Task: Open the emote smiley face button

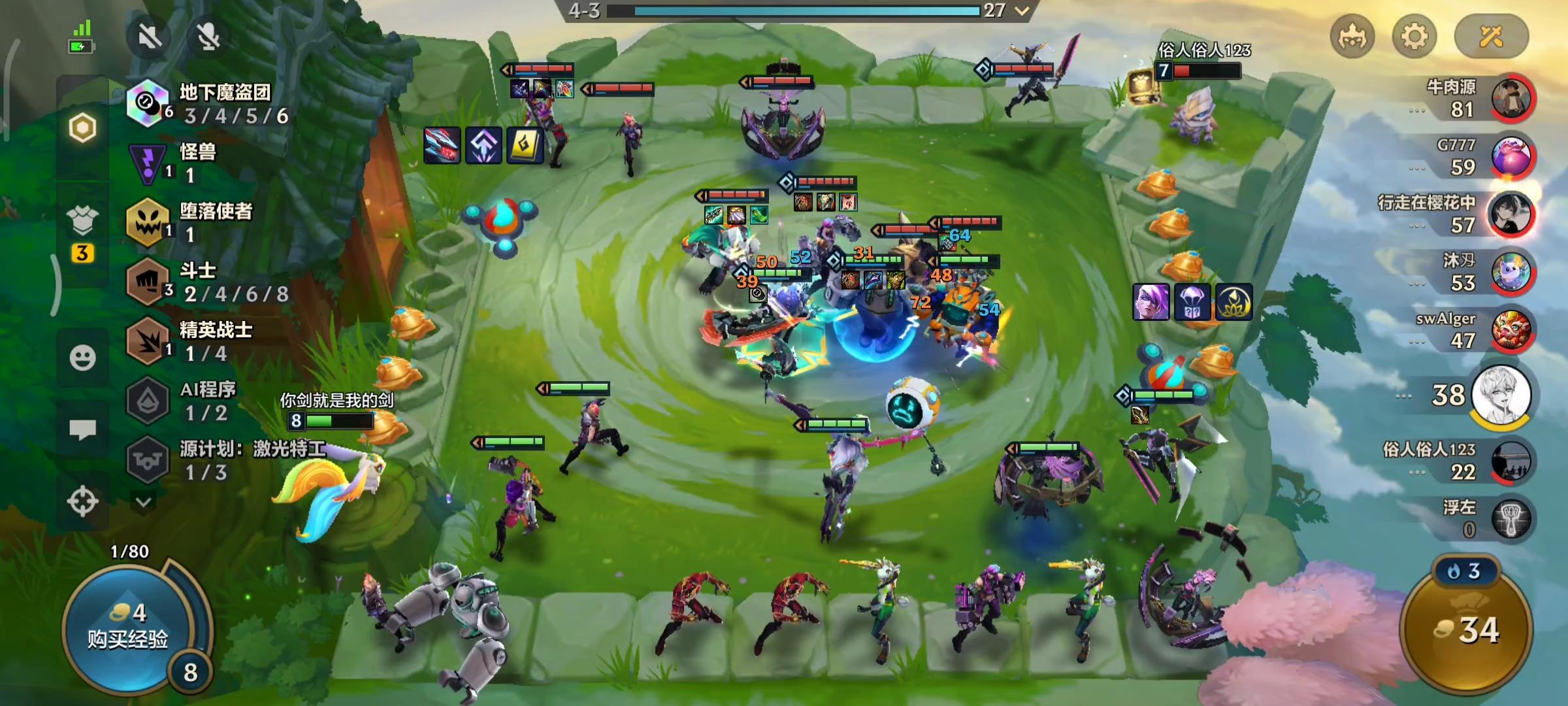Action: (82, 358)
